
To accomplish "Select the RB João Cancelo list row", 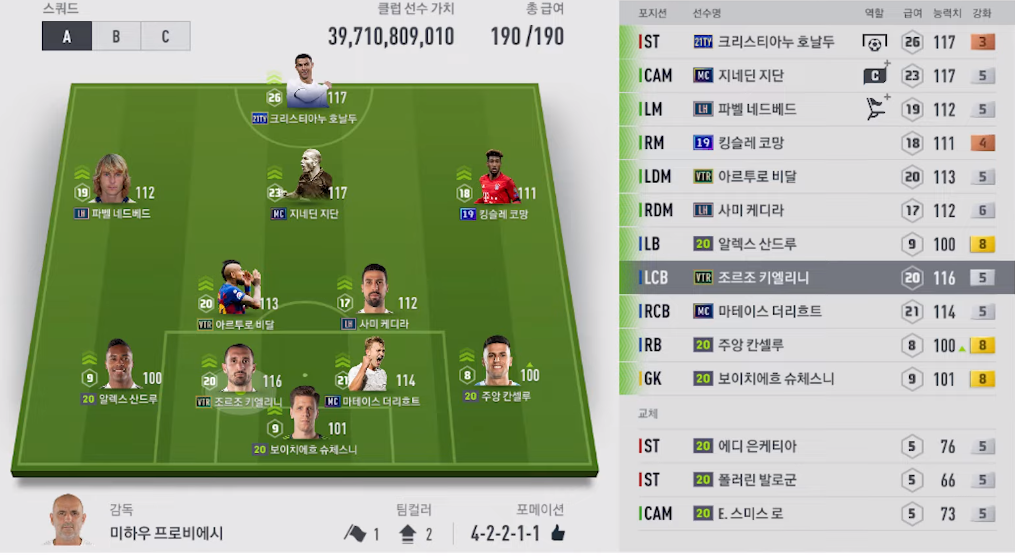I will (x=815, y=345).
